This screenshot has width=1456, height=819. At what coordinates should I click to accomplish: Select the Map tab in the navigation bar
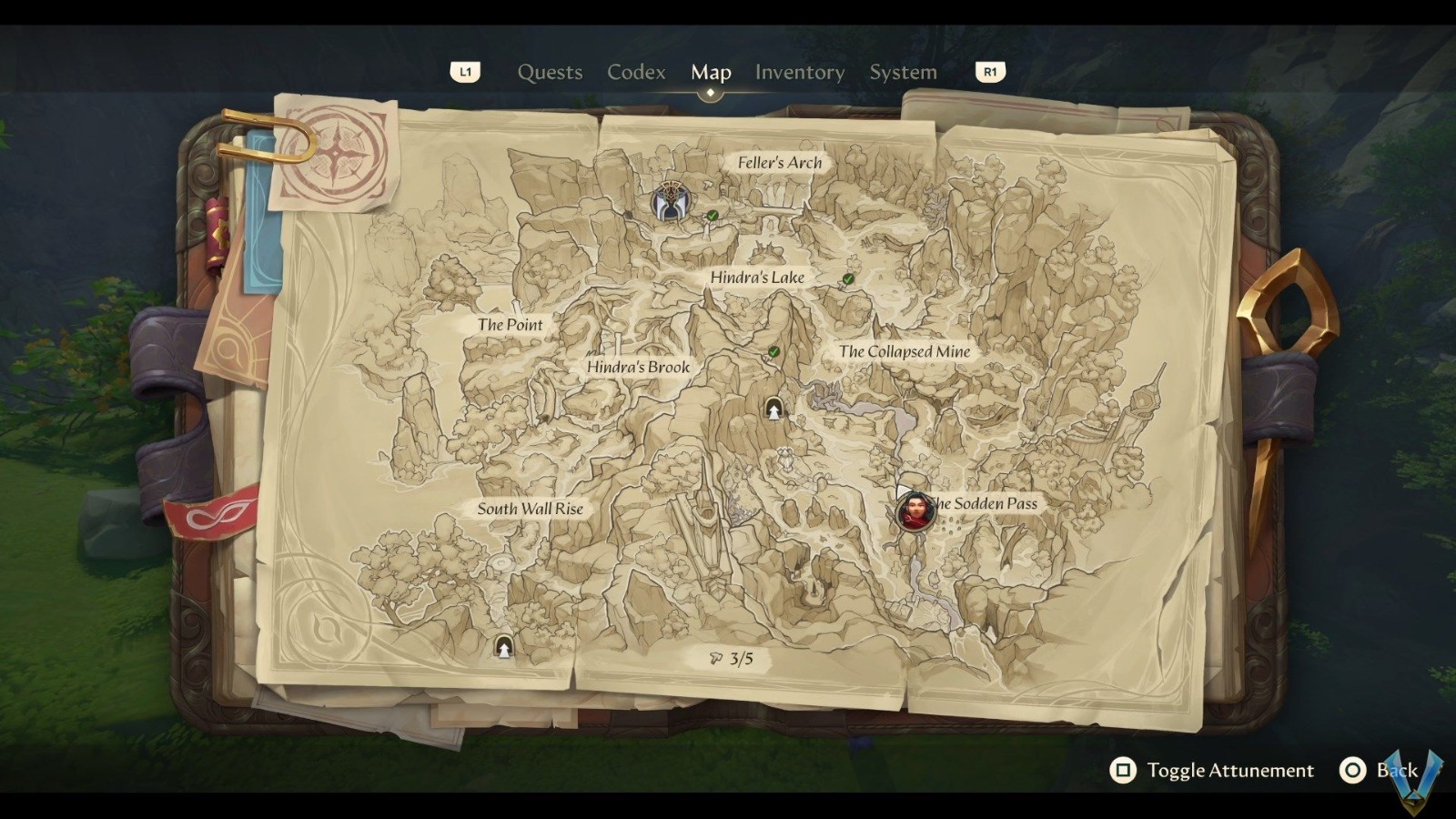click(712, 72)
